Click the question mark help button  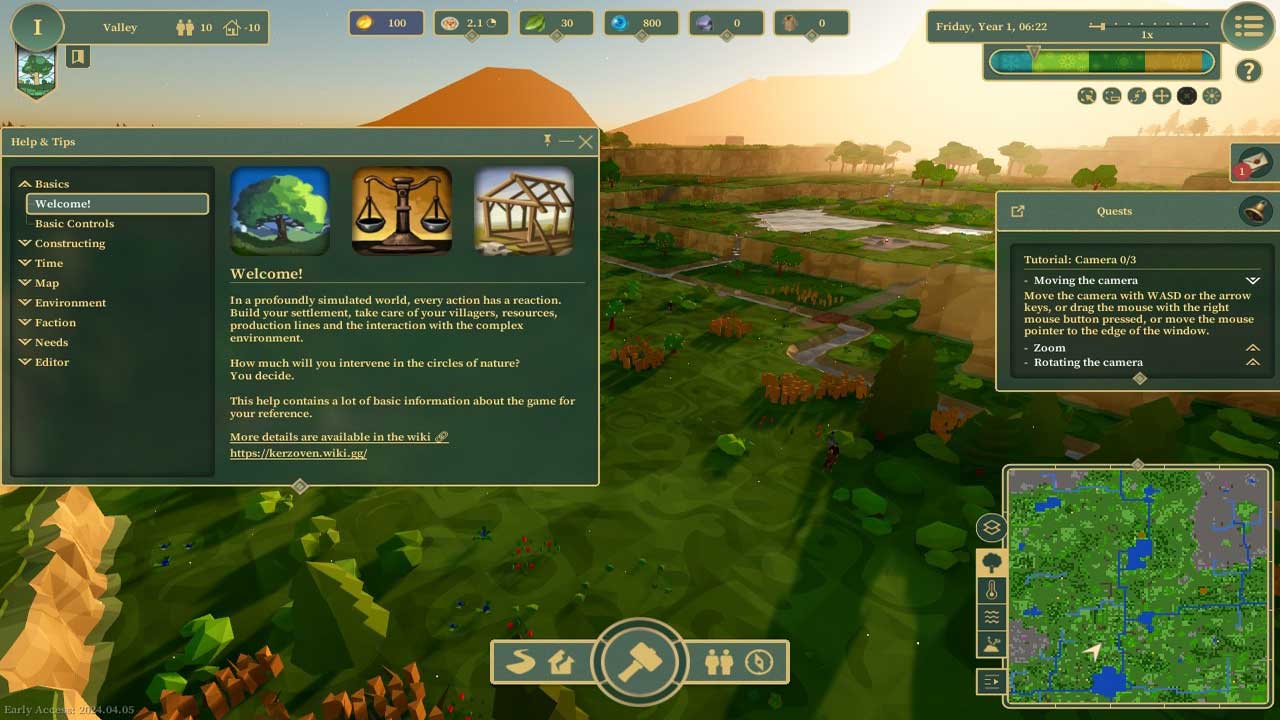(x=1248, y=70)
